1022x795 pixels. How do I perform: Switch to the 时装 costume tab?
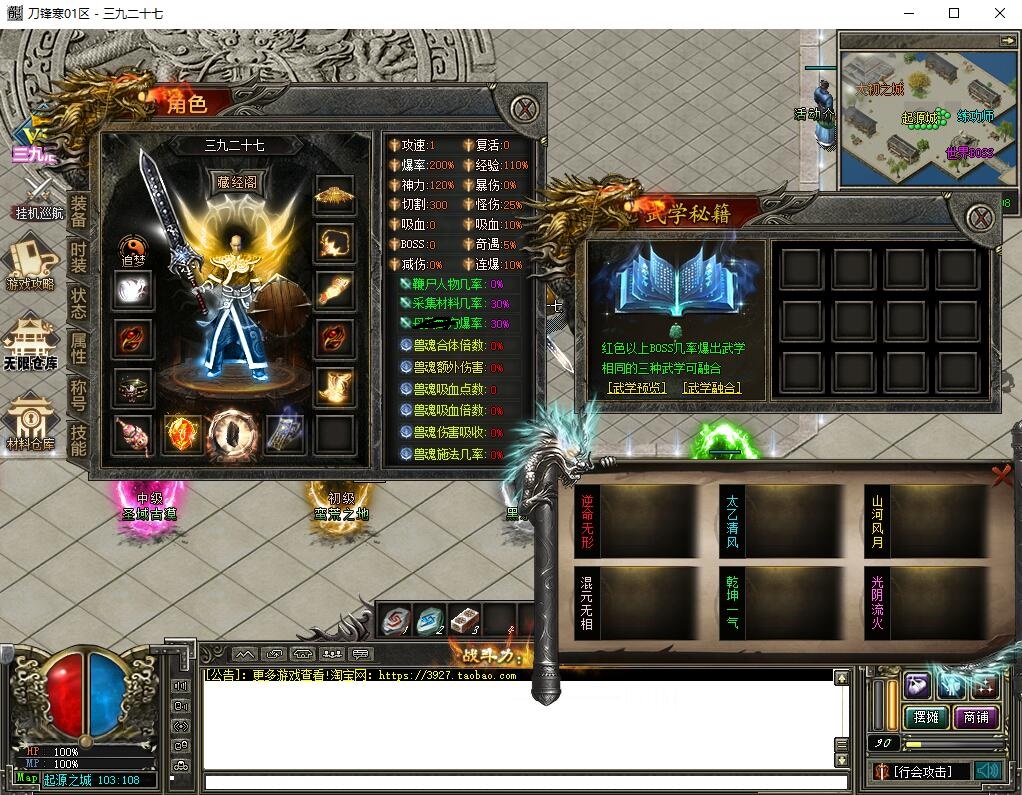click(x=78, y=257)
